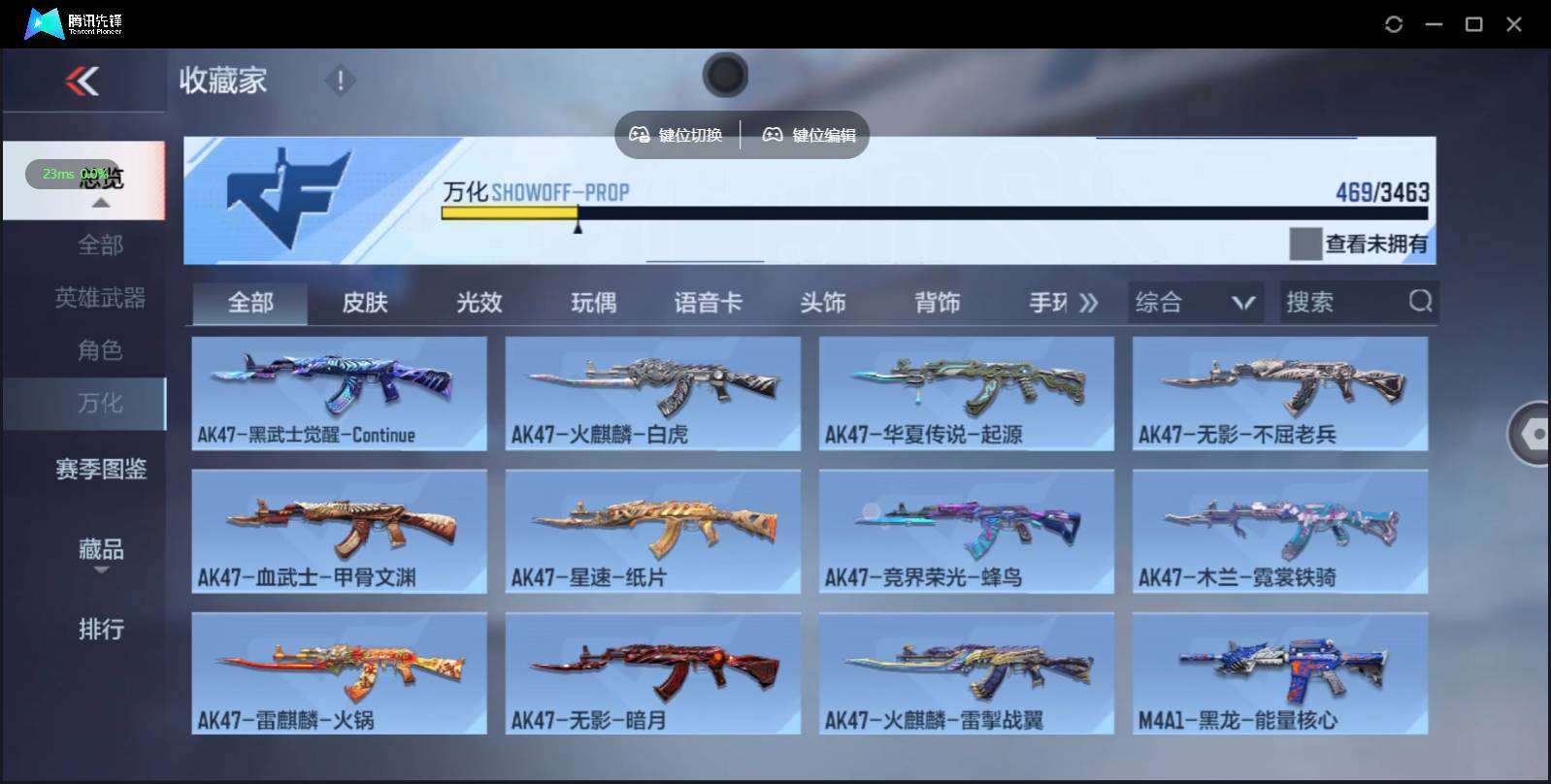
Task: Click the exclamation icon next to 收藏家
Action: point(340,82)
